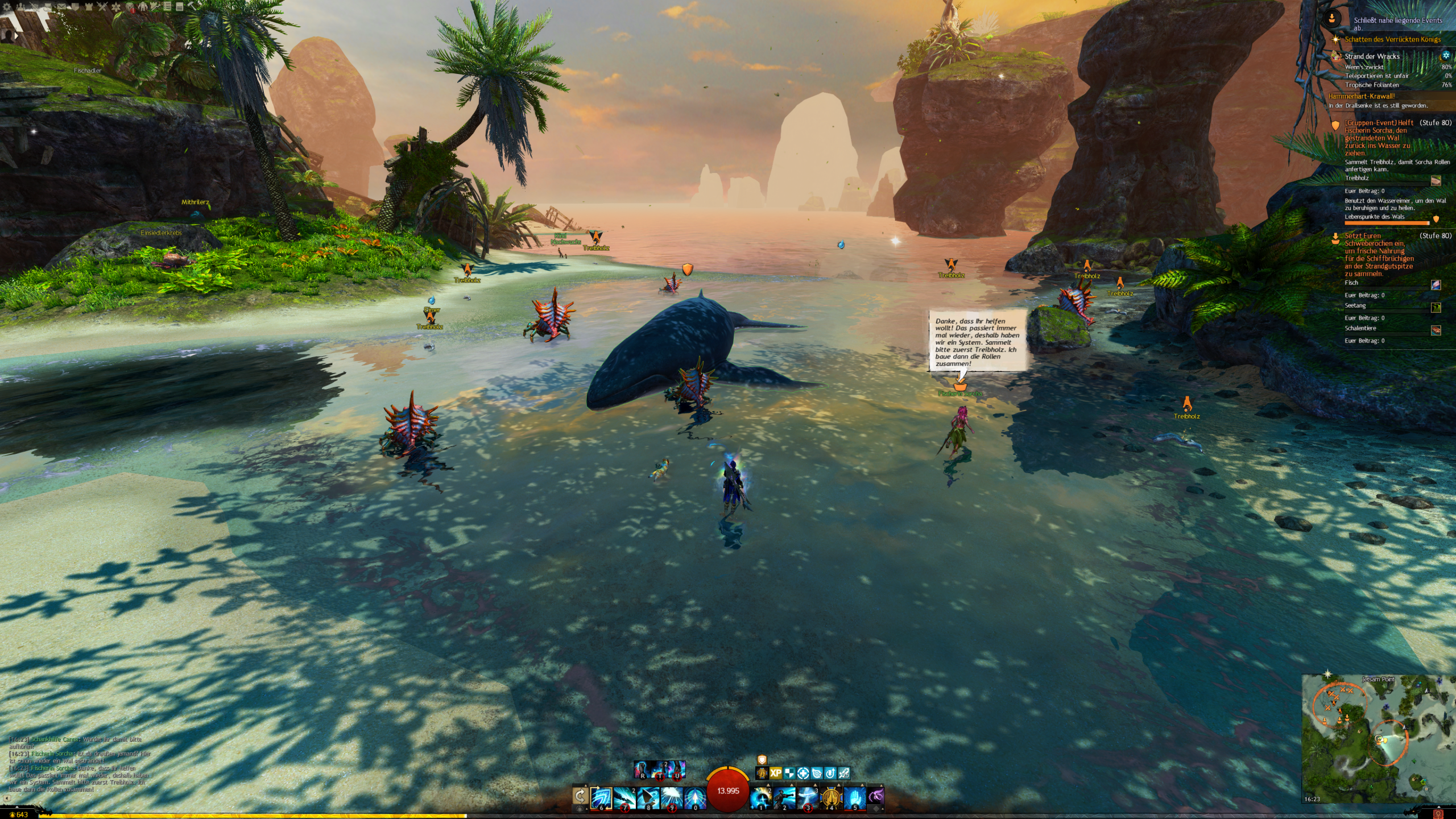The image size is (1456, 819).
Task: Activate the martial kick skill on slot 2
Action: (784, 797)
